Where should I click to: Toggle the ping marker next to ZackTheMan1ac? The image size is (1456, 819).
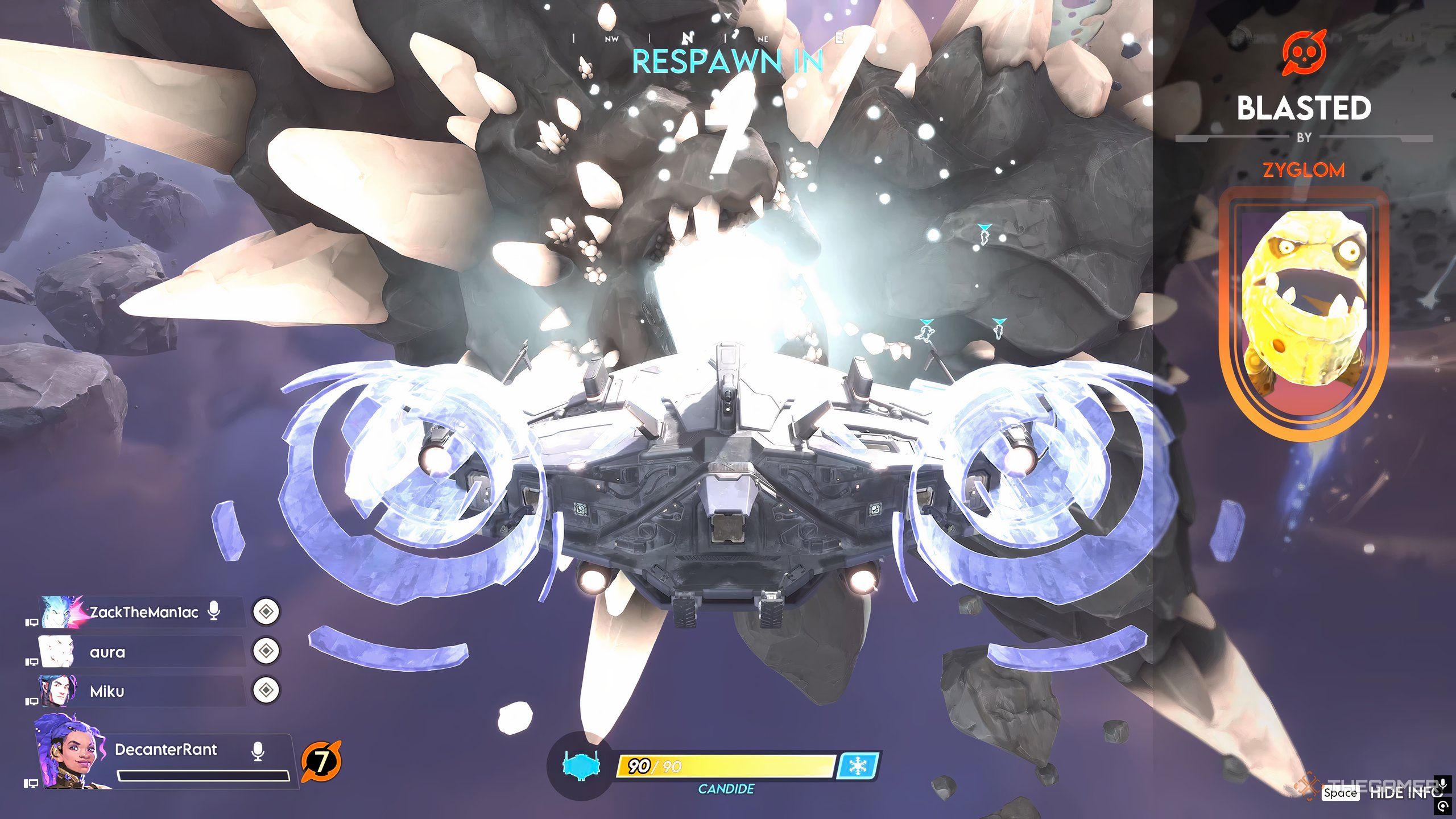pyautogui.click(x=266, y=612)
